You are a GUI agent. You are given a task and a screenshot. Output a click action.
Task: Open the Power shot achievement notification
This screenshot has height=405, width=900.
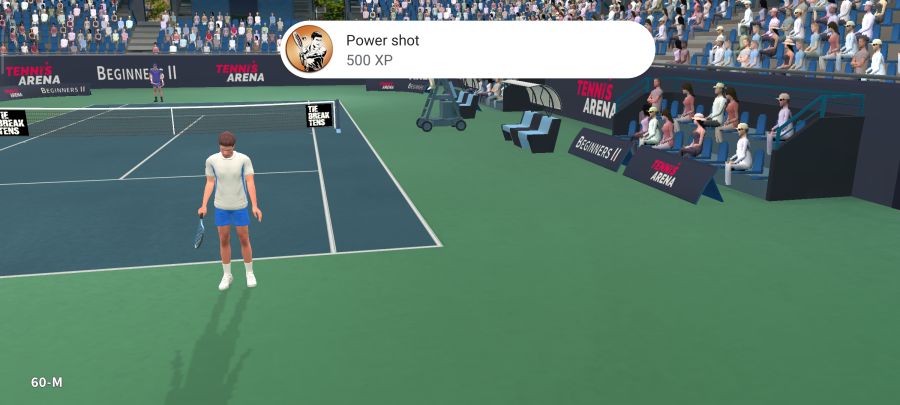(467, 50)
